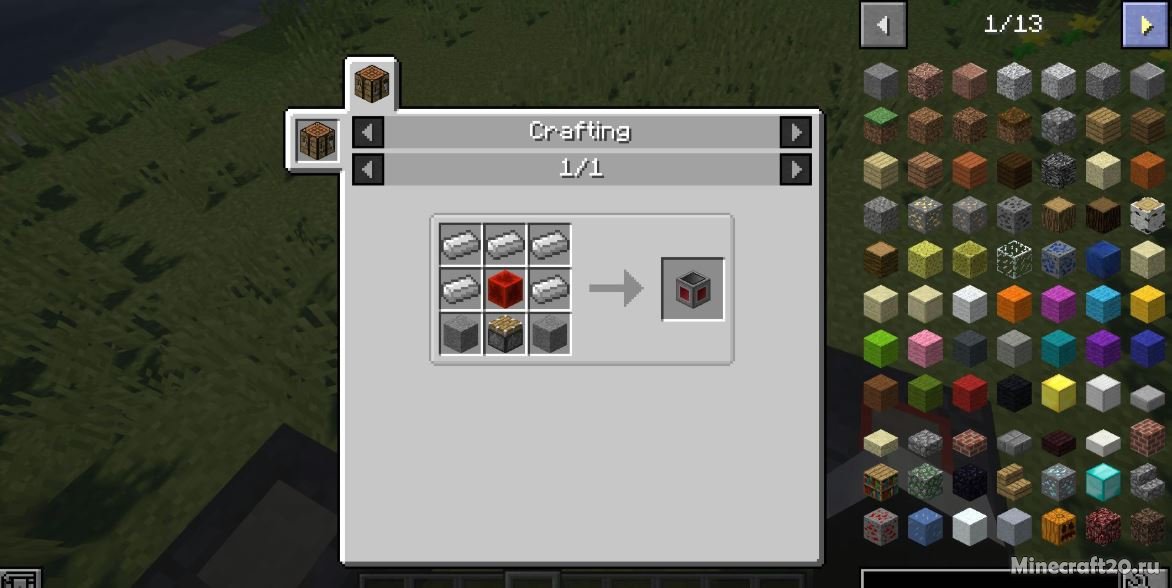Go to the next item list page
Viewport: 1172px width, 588px height.
[1143, 25]
